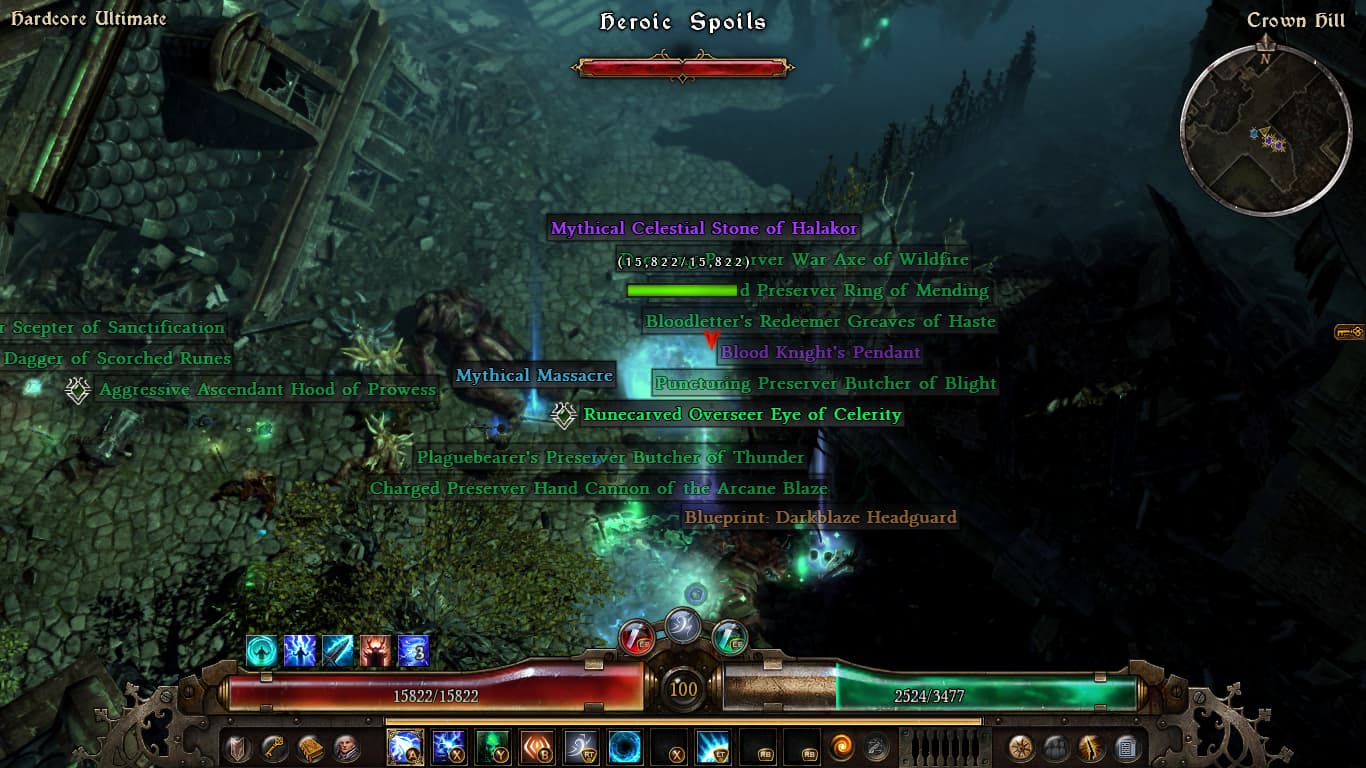Screen dimensions: 1366x768
Task: Pick up Mythical Celestial Stone of Halakor
Action: [704, 229]
